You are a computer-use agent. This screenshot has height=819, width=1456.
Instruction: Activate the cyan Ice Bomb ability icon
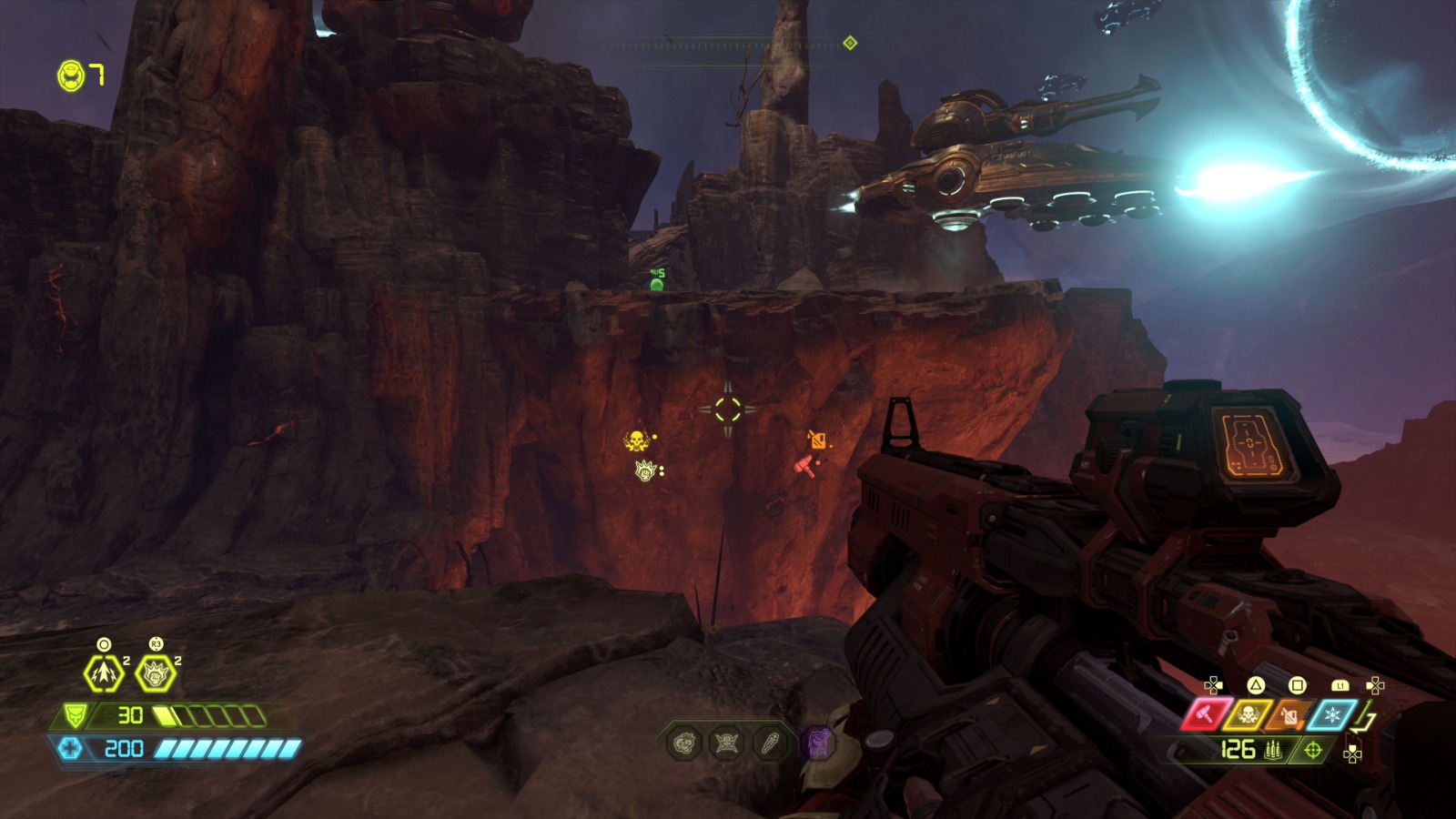(1332, 714)
